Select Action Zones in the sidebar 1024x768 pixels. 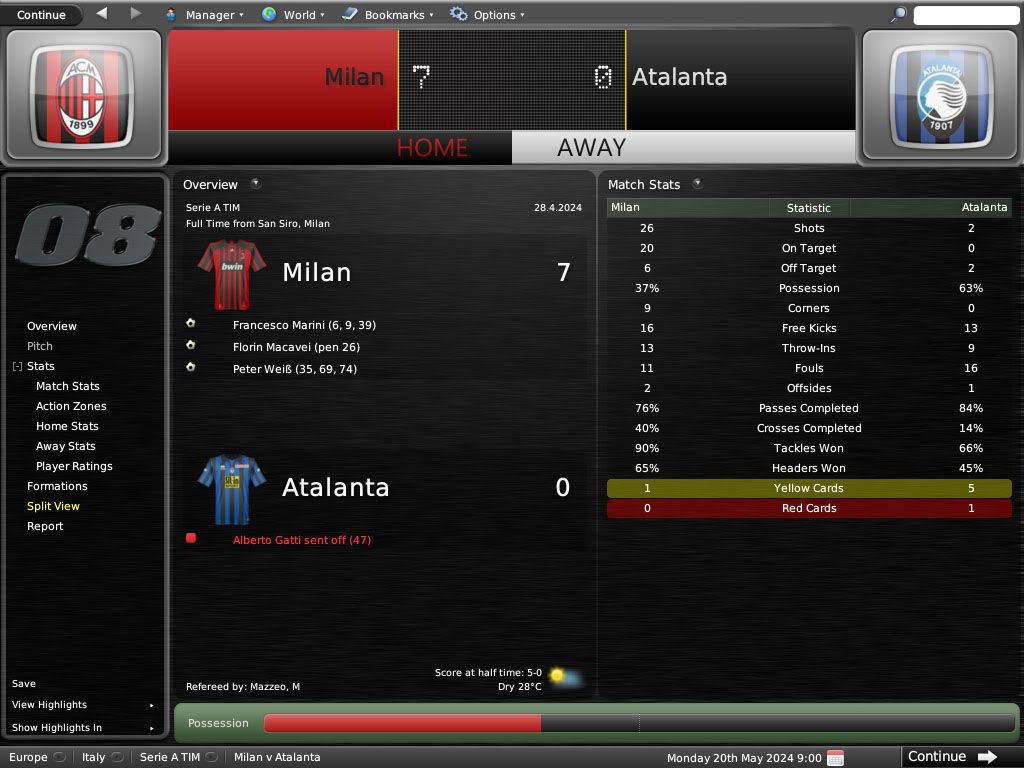(x=71, y=406)
